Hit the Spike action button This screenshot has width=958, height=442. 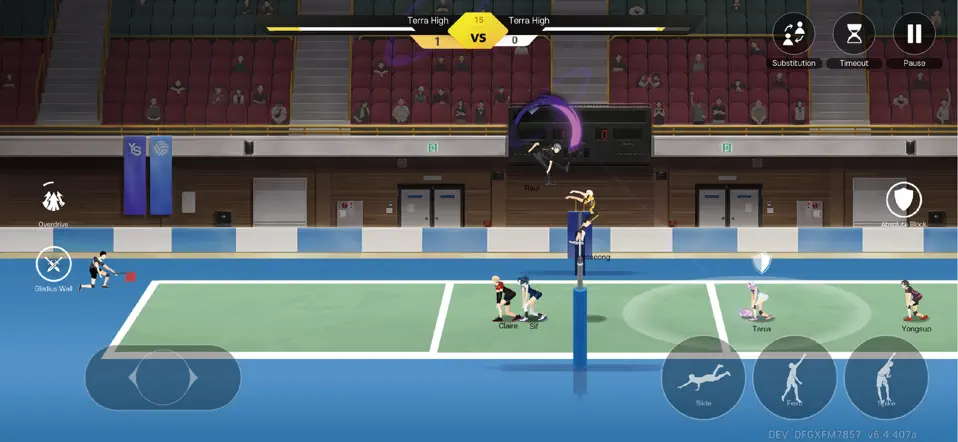(x=886, y=378)
